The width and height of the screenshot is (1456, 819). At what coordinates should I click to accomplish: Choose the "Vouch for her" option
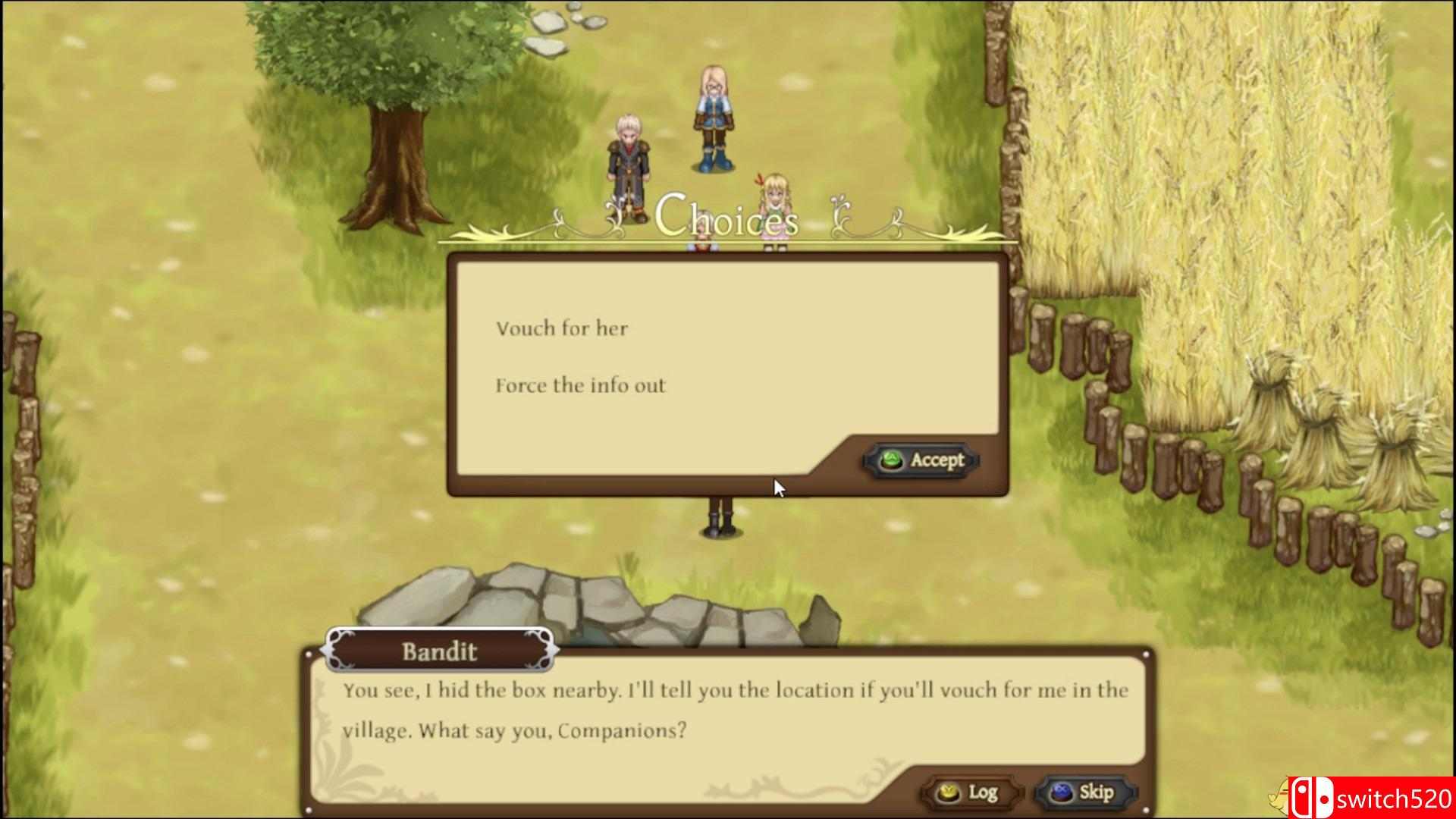562,328
